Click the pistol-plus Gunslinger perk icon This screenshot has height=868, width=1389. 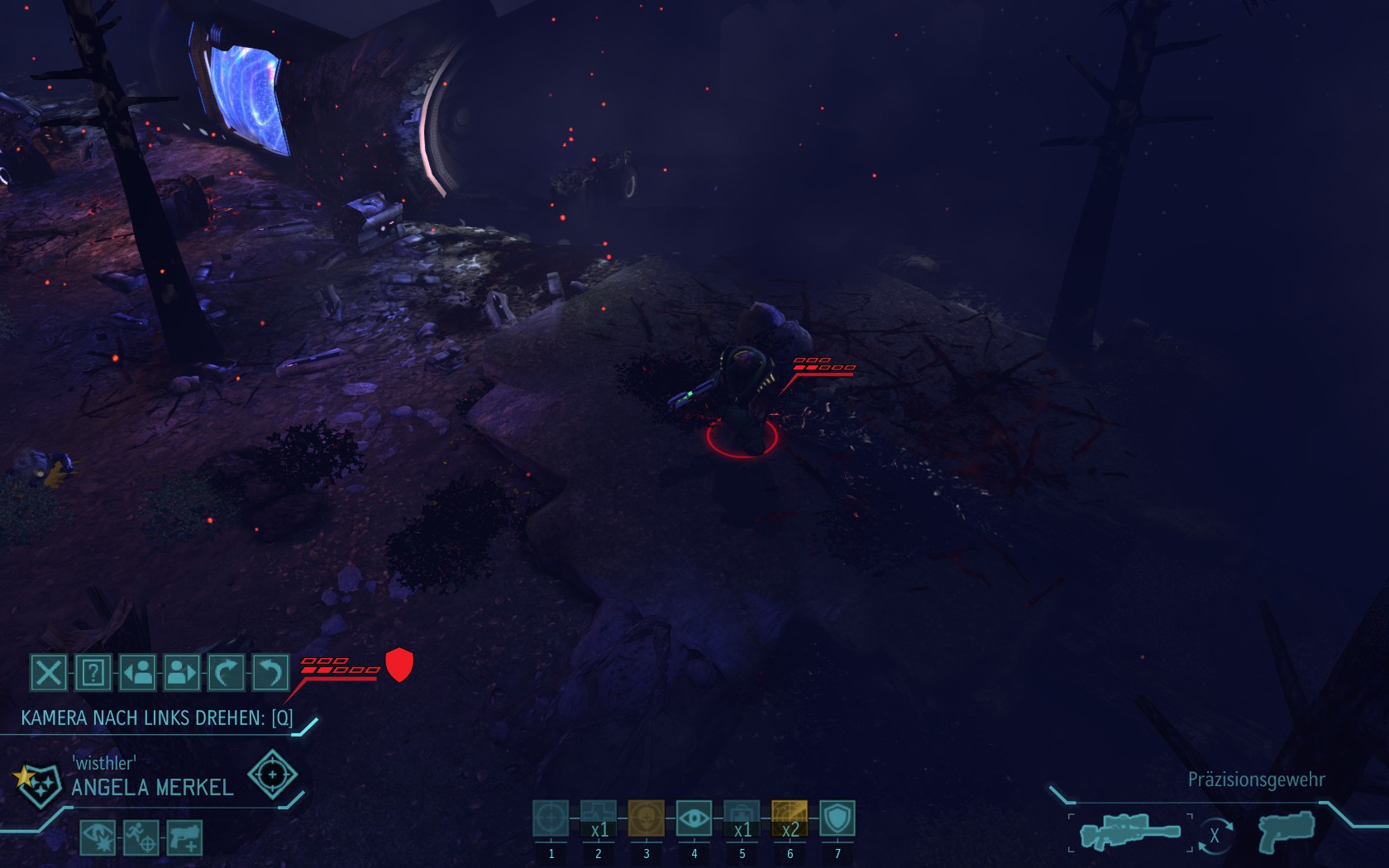(184, 837)
